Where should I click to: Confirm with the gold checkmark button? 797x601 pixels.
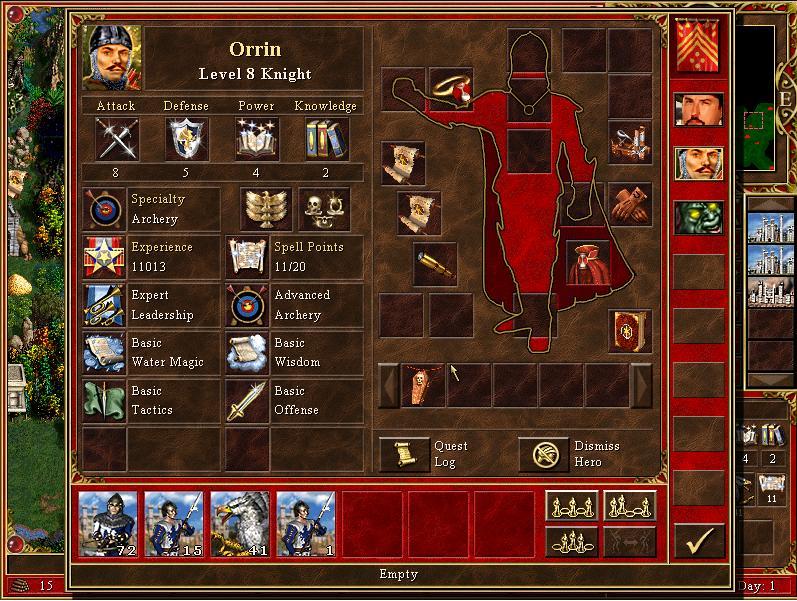[x=699, y=541]
